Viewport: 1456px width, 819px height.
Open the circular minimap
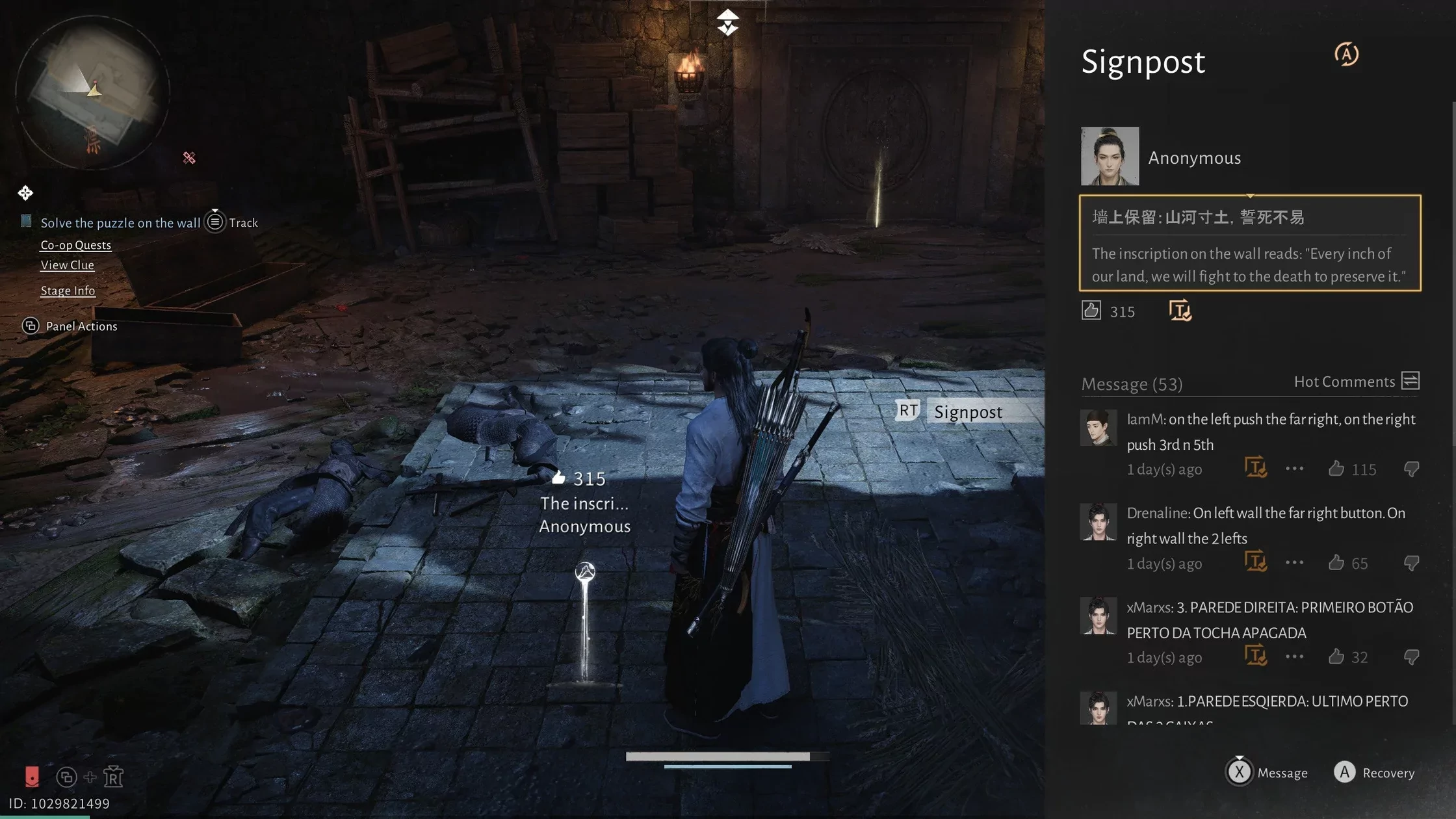tap(92, 92)
